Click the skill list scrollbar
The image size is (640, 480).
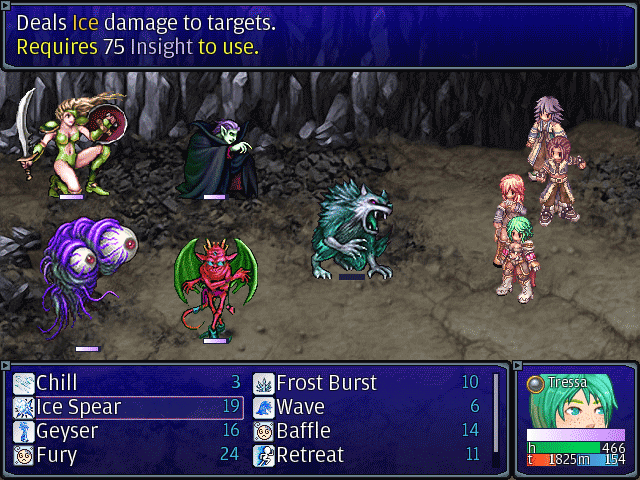495,410
